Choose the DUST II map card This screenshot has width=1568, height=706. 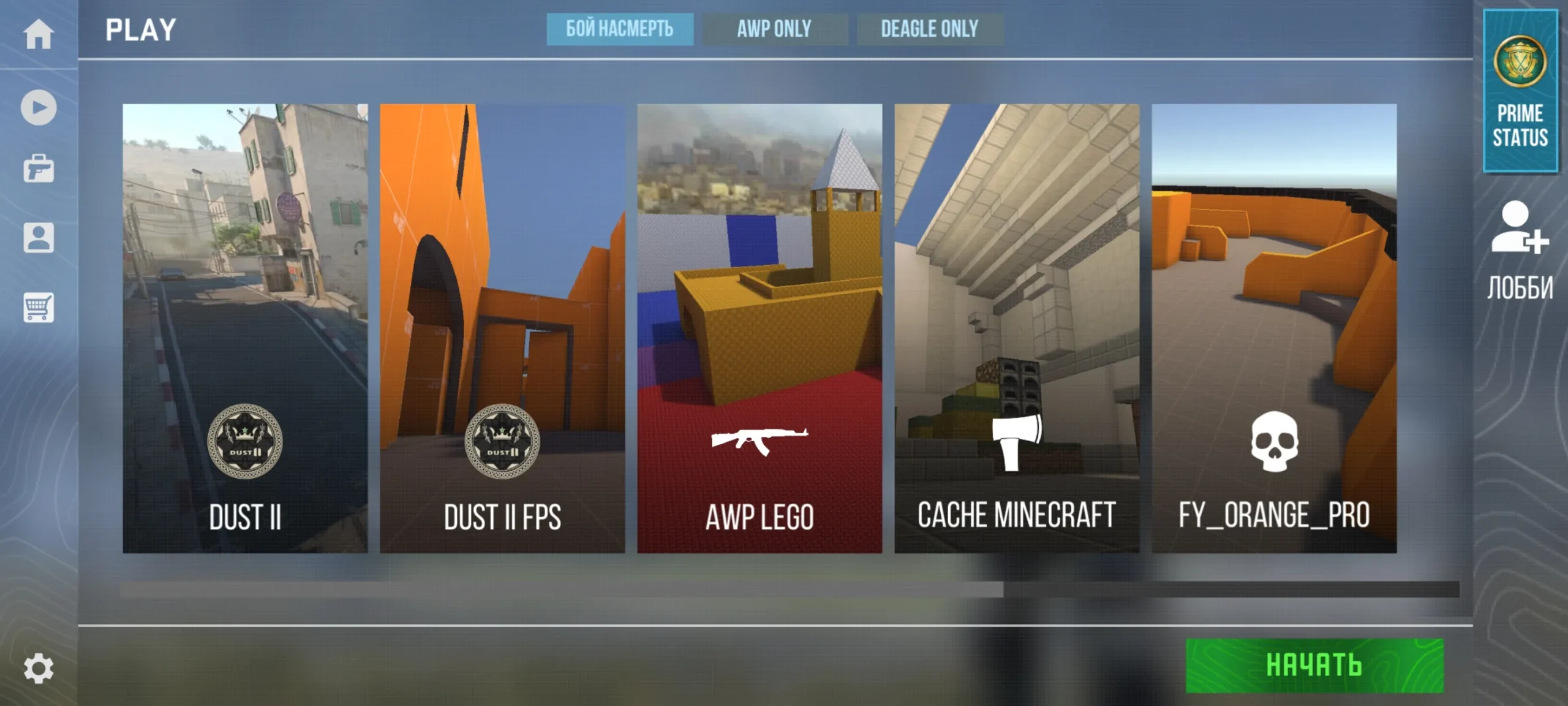pyautogui.click(x=245, y=328)
